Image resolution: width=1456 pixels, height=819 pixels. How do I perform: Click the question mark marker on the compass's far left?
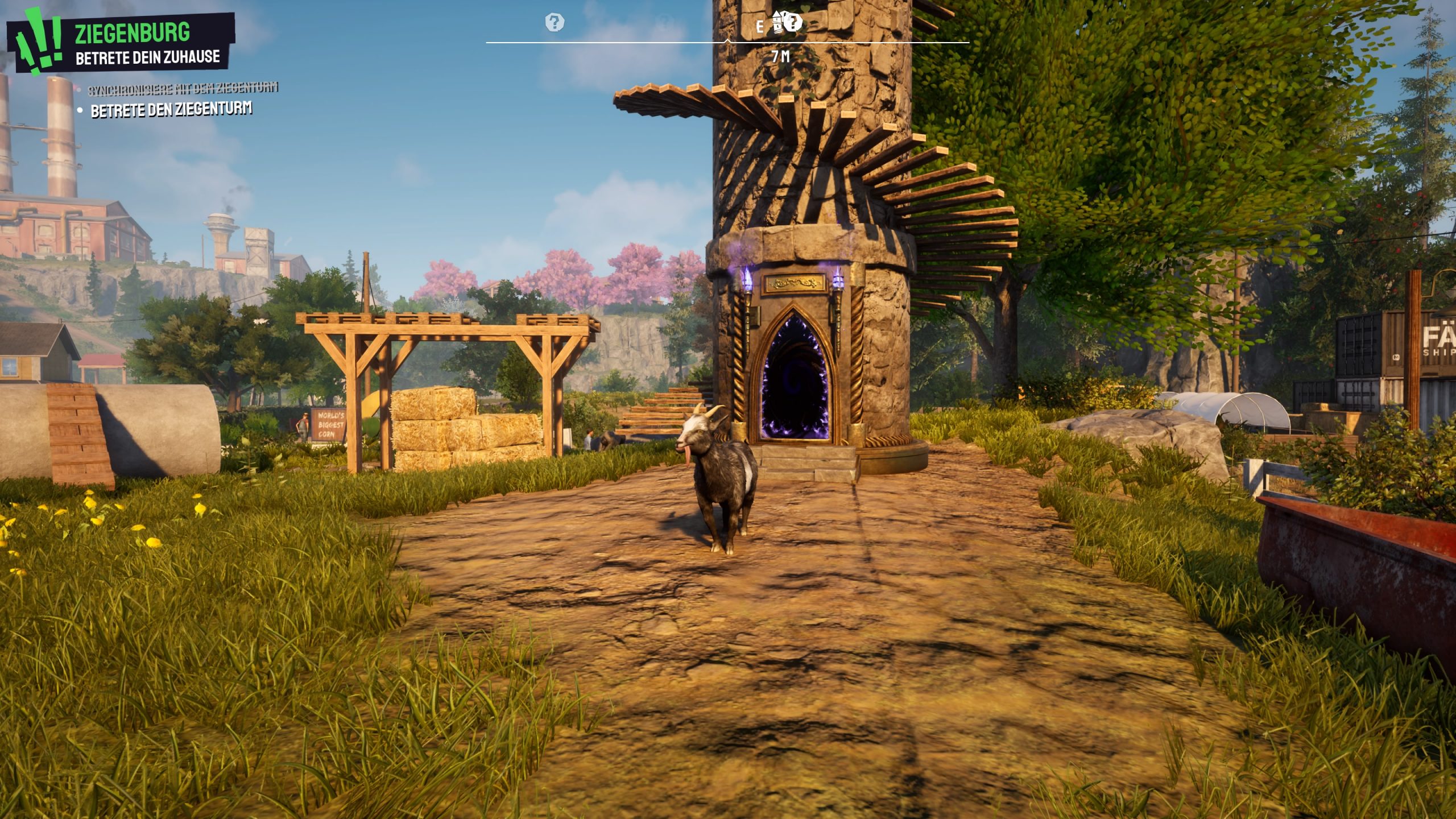[x=555, y=23]
